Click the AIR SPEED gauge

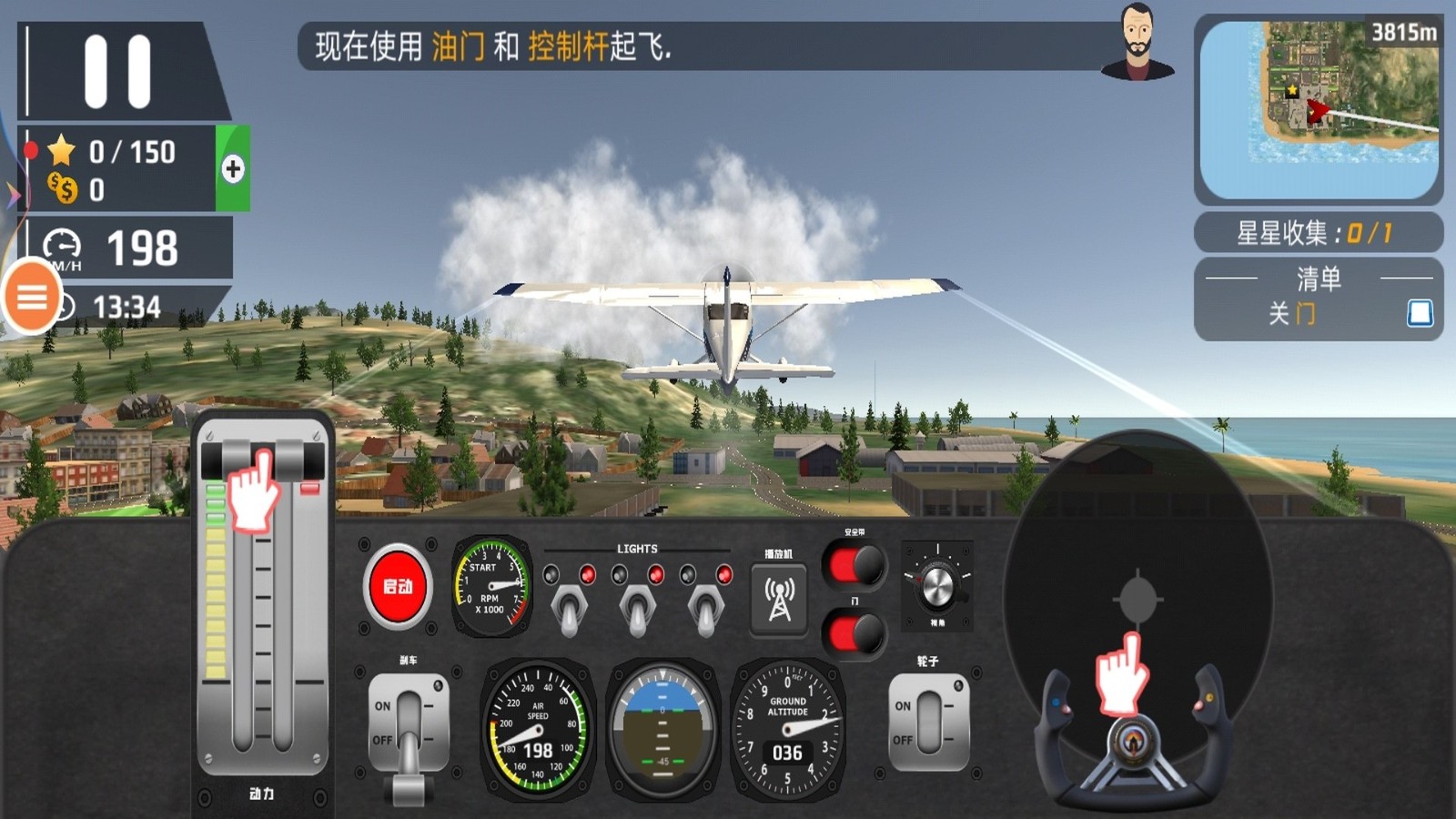point(537,728)
